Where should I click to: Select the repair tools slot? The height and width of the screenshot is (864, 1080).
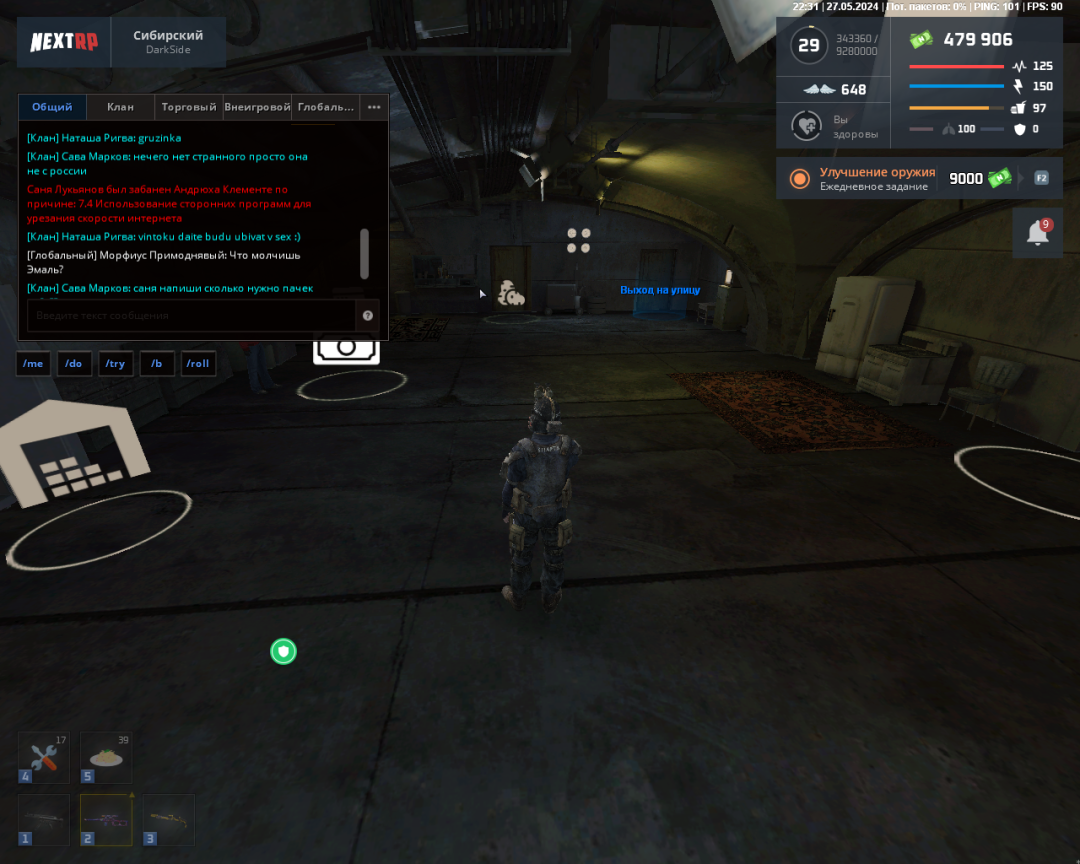44,757
